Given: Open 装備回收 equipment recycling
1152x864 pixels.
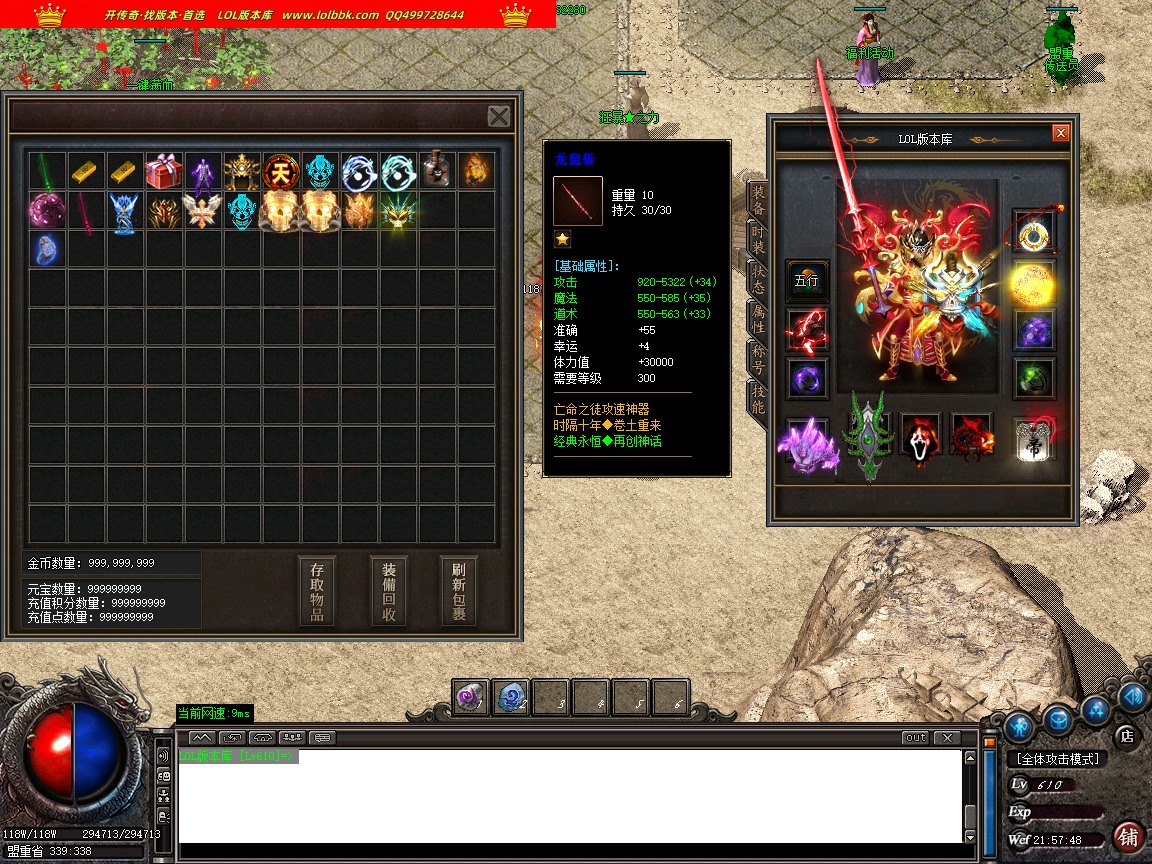Looking at the screenshot, I should tap(389, 591).
